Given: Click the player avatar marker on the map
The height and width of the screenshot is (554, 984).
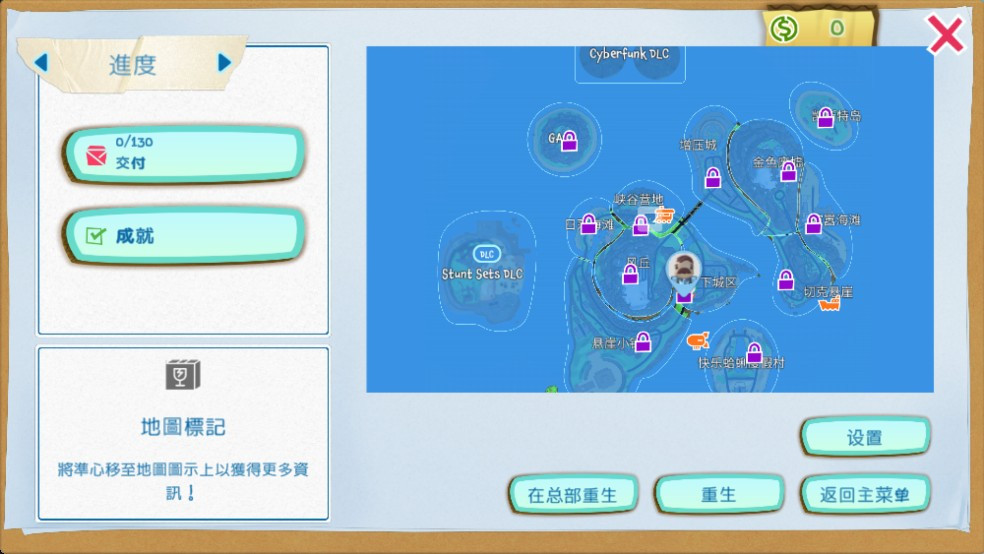Looking at the screenshot, I should [x=684, y=267].
